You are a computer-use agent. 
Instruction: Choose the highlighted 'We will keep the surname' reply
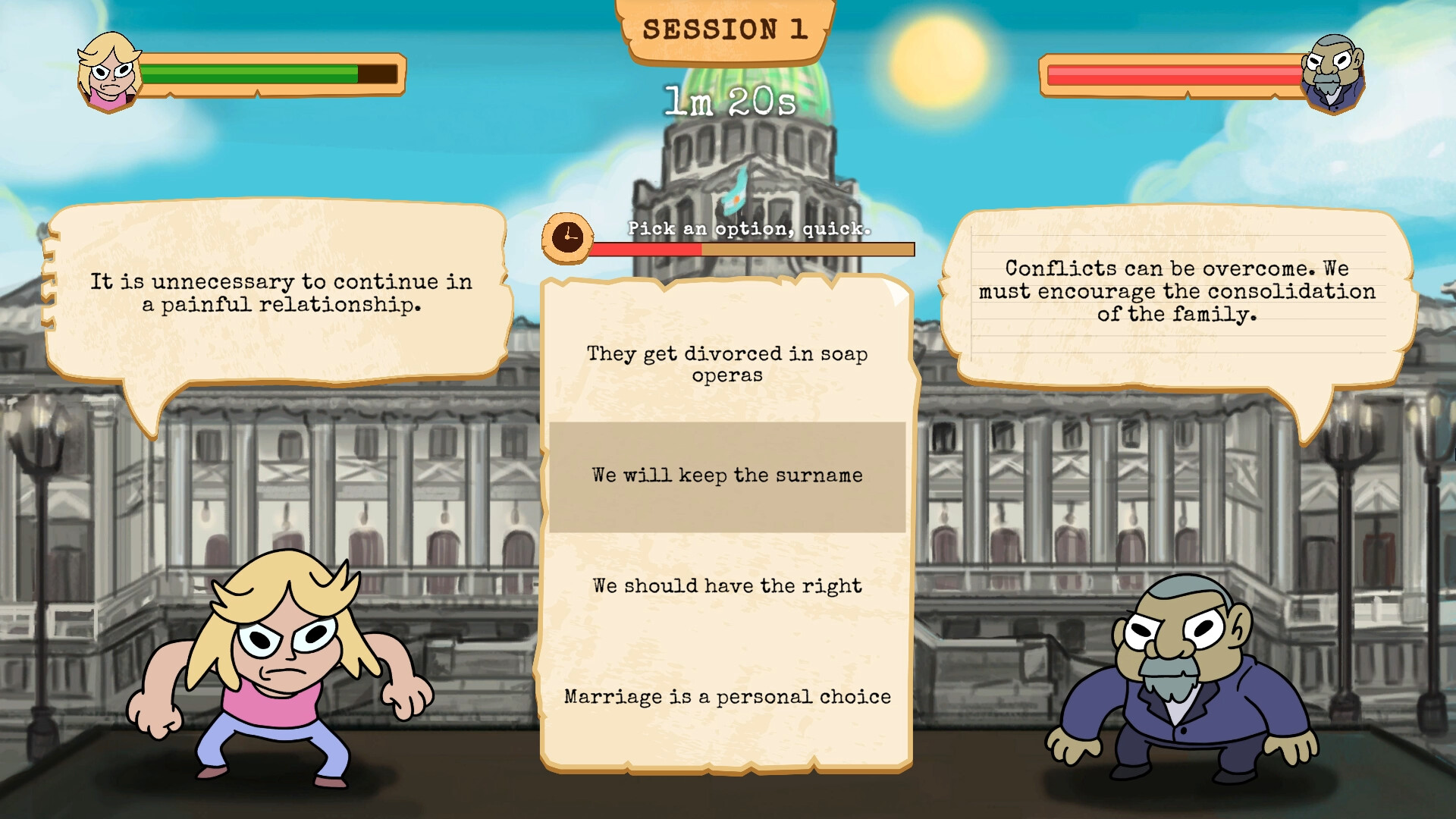tap(726, 475)
